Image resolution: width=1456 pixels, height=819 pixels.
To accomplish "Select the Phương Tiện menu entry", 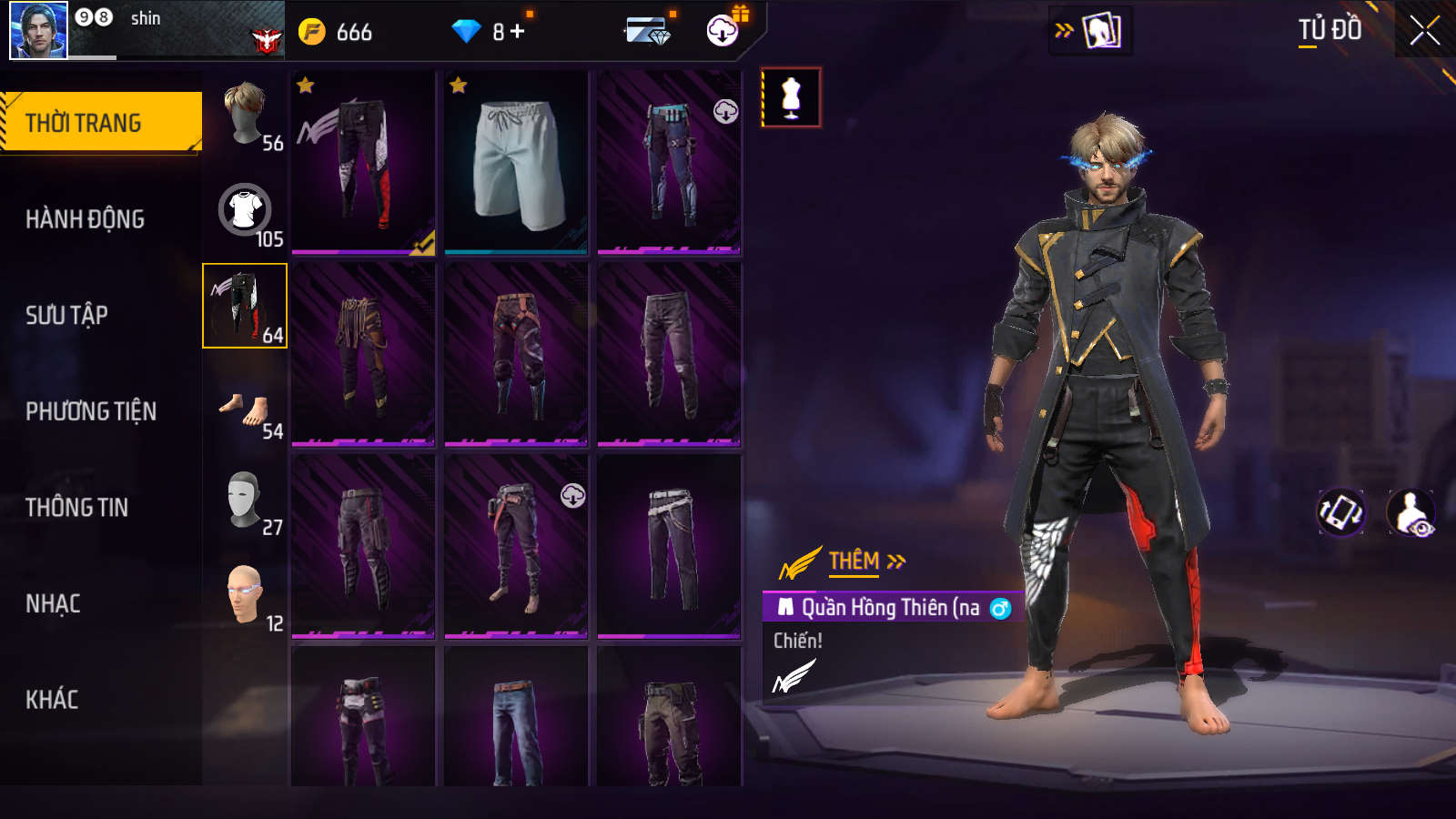I will [91, 411].
